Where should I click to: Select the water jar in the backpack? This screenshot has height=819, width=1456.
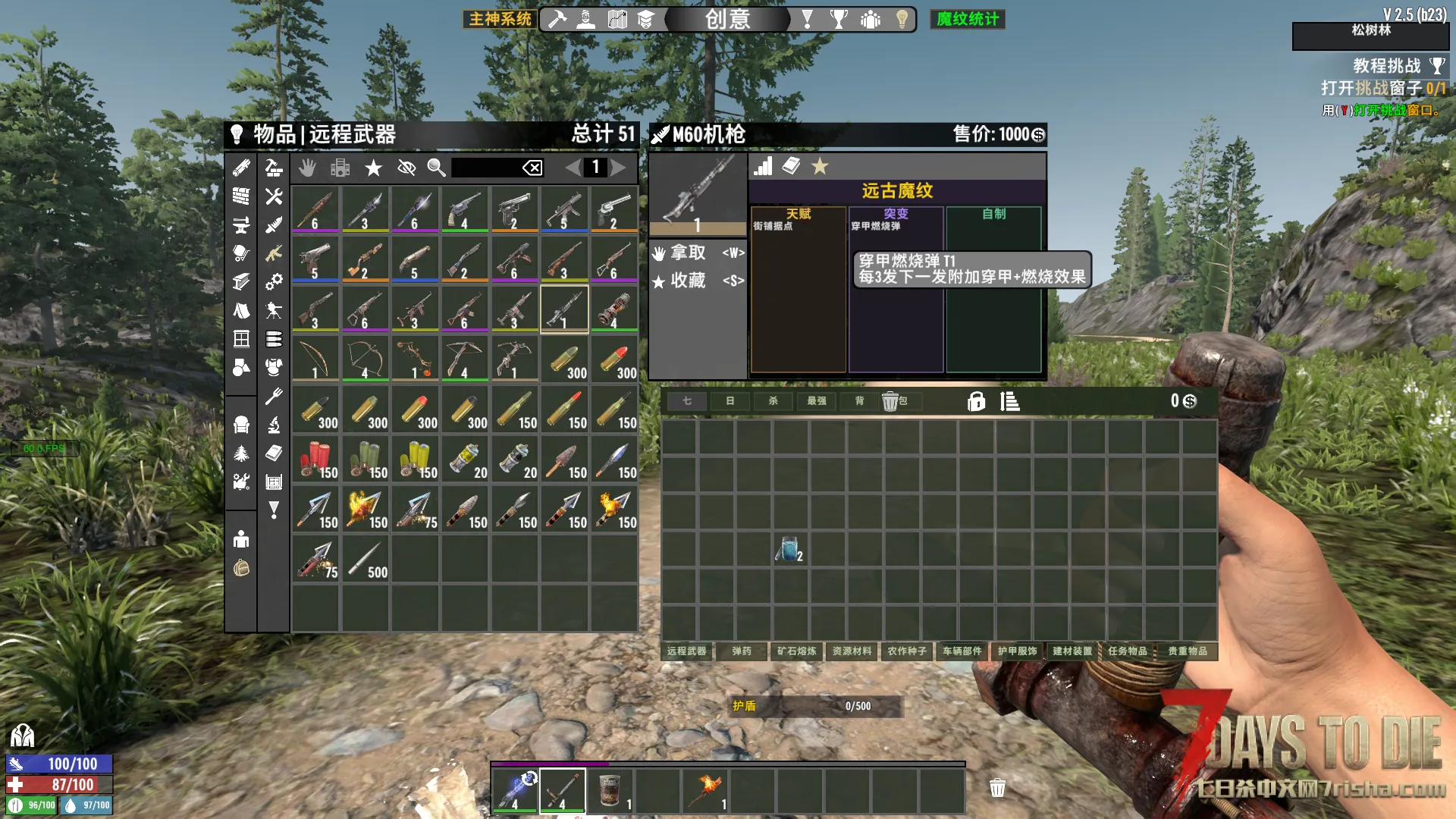click(789, 548)
